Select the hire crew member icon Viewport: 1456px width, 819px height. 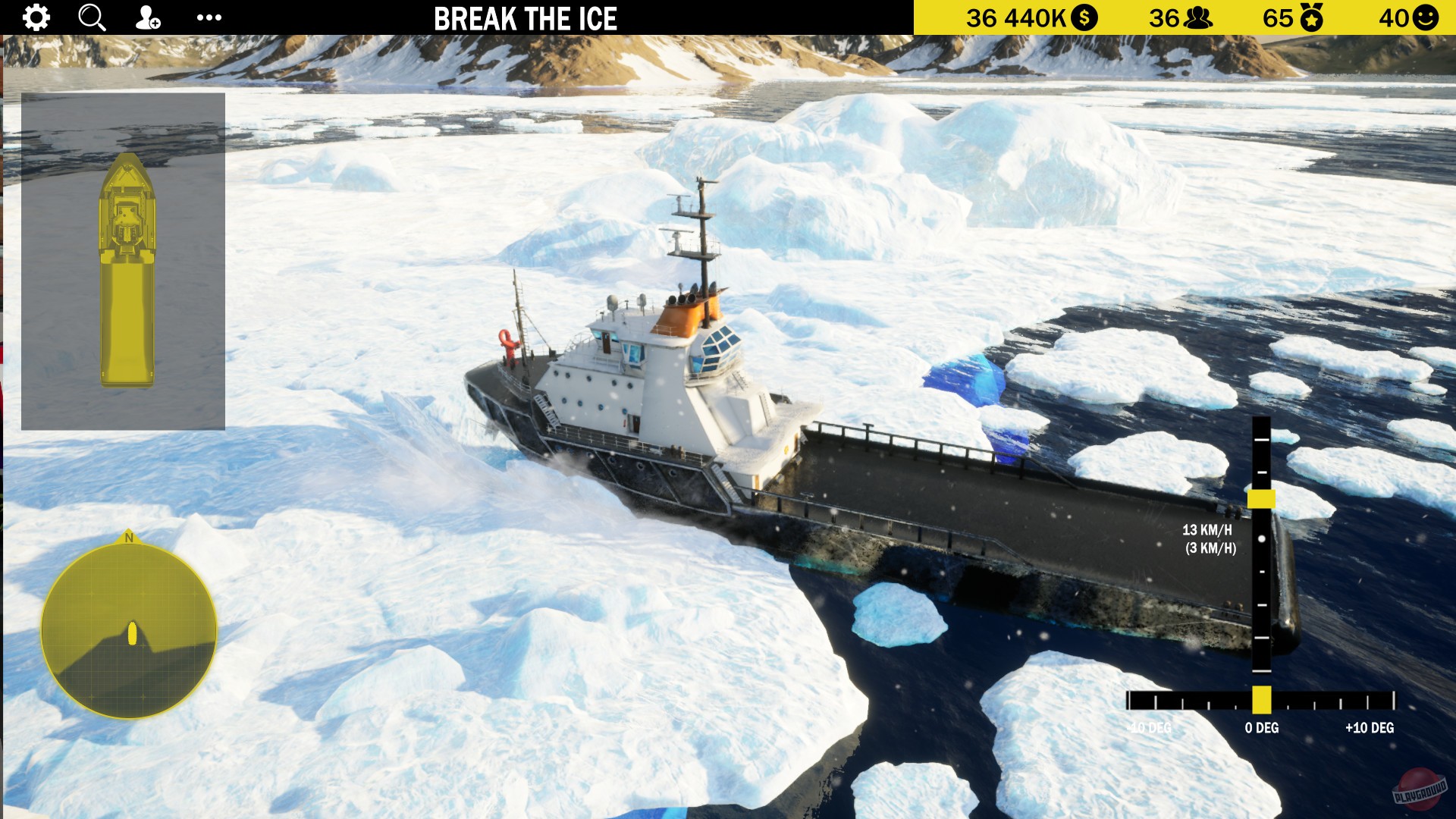(x=148, y=17)
